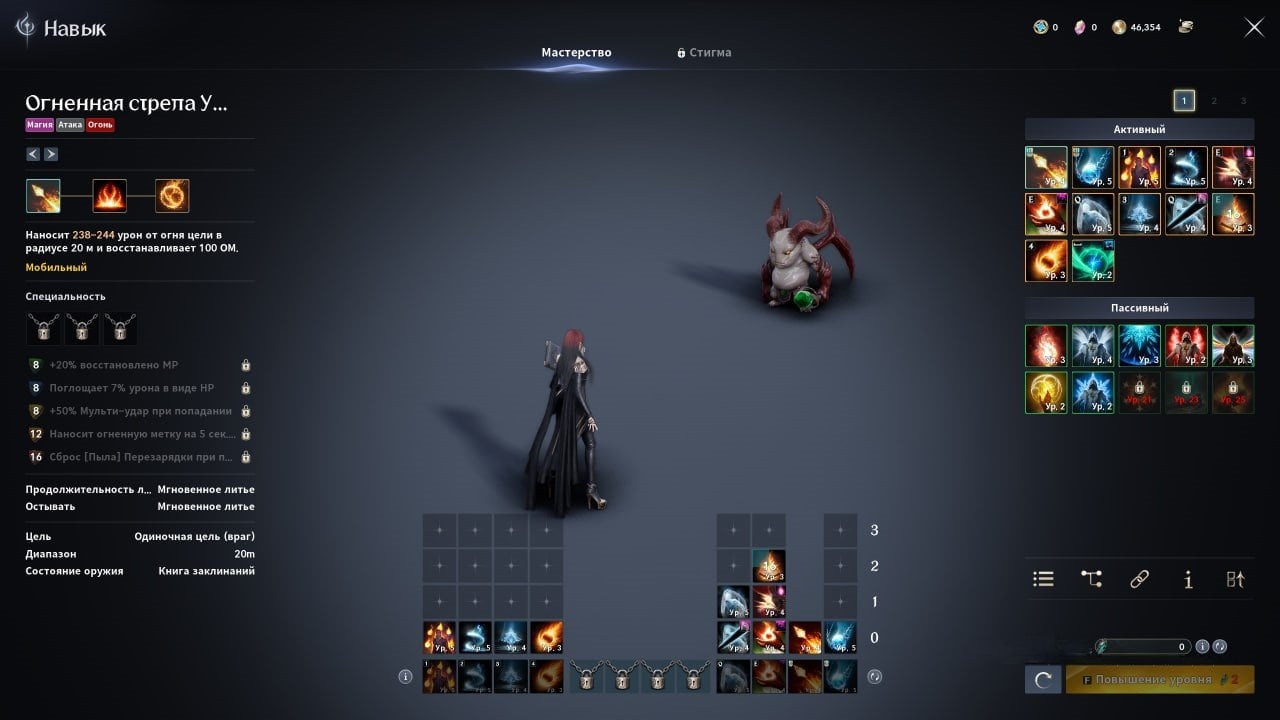
Task: Select the green lightning orb active skill
Action: 1093,261
